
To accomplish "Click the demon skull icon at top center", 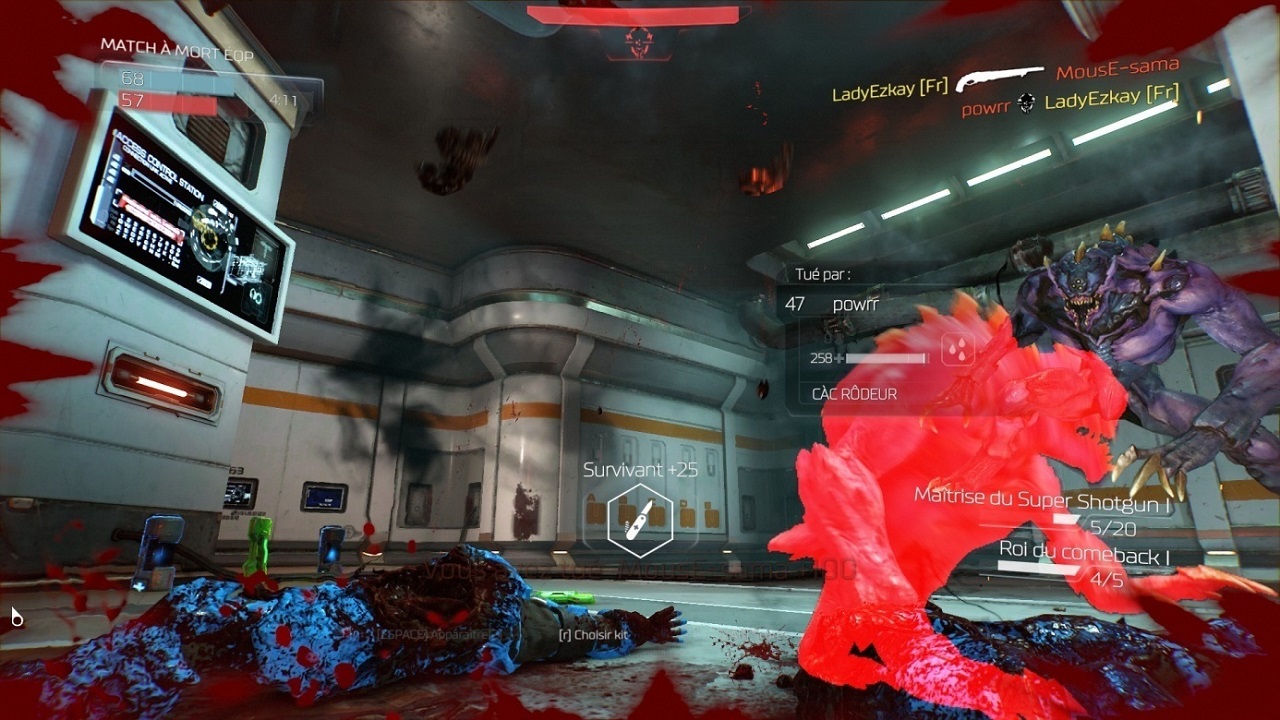I will [636, 40].
